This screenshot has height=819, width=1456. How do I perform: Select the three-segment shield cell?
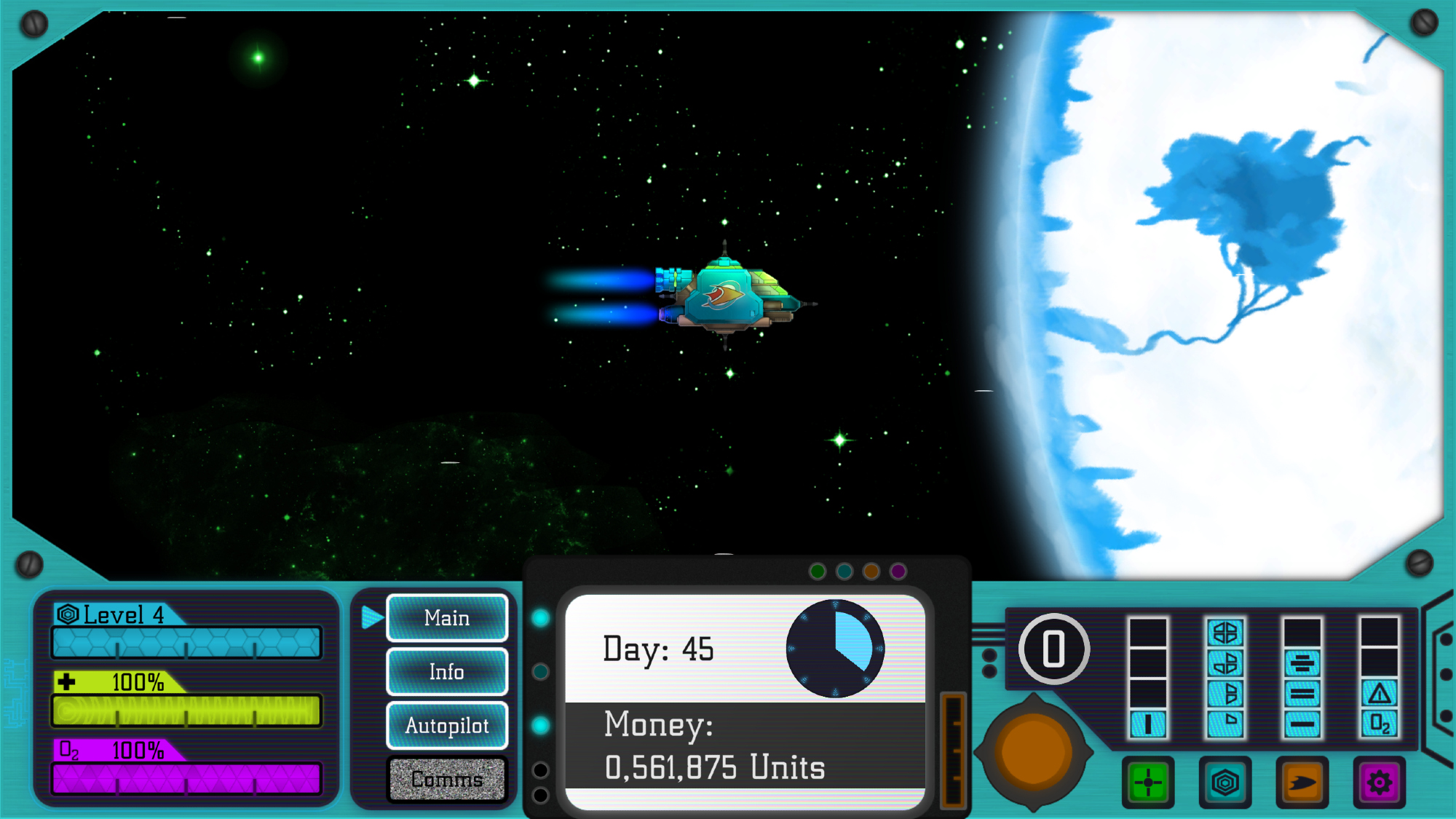(1225, 663)
